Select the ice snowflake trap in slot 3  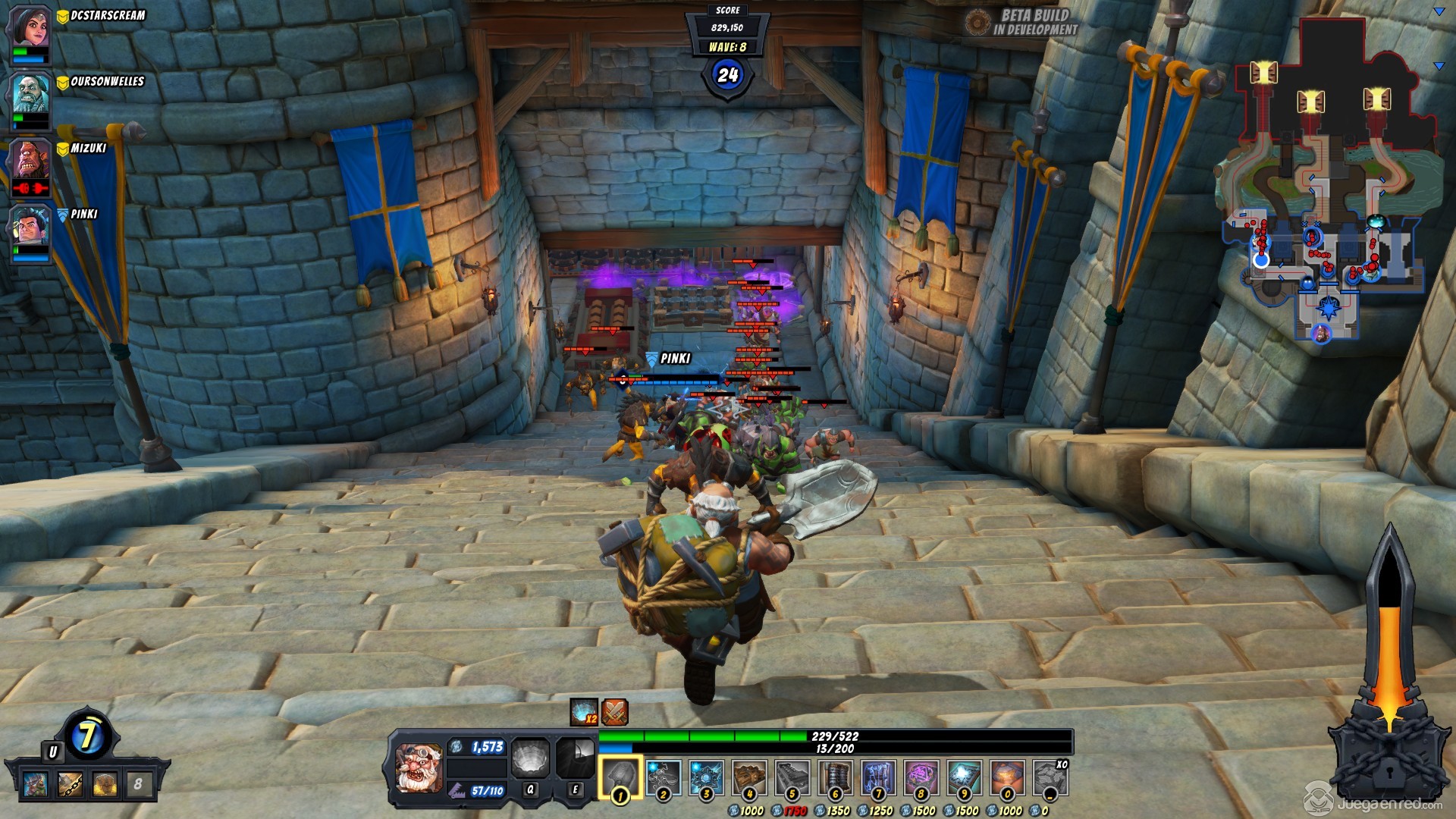[706, 777]
